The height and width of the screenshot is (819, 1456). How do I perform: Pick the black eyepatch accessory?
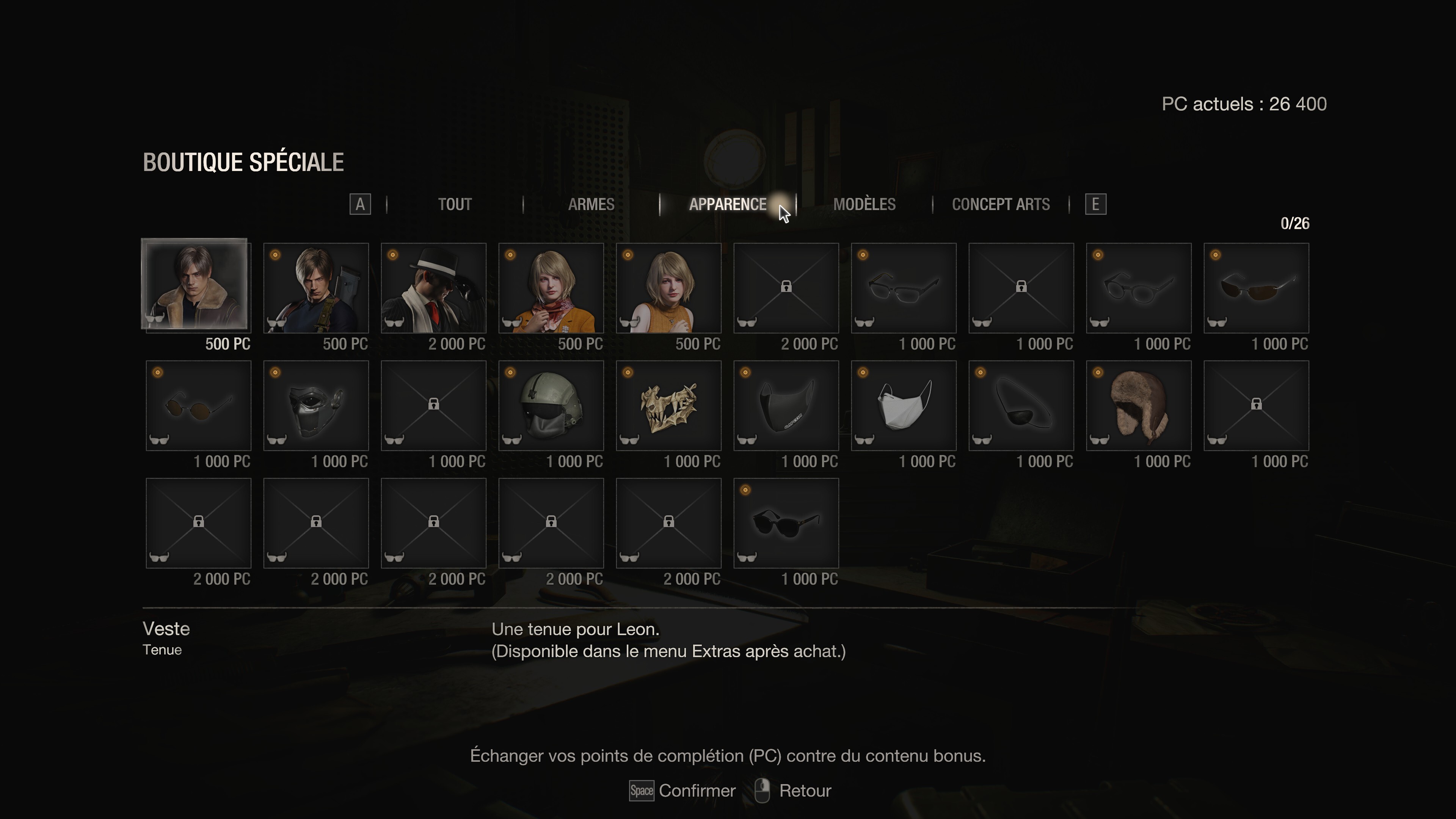(1021, 405)
